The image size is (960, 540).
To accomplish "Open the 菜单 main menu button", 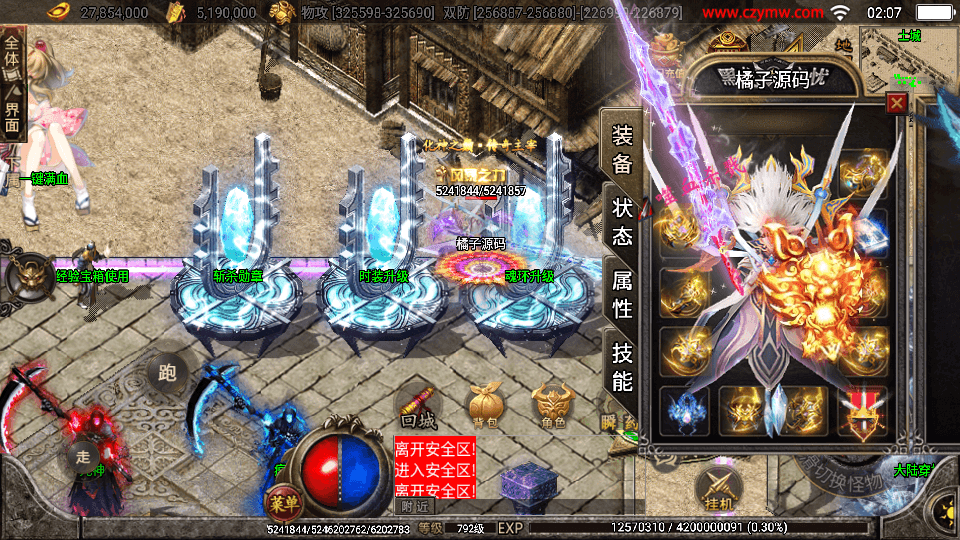I will 278,500.
